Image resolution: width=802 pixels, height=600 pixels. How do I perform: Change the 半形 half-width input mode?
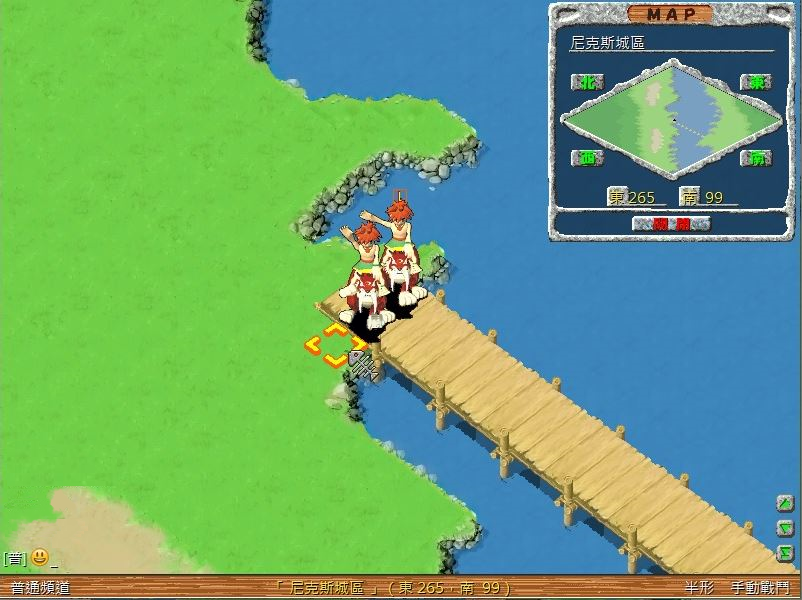point(698,588)
